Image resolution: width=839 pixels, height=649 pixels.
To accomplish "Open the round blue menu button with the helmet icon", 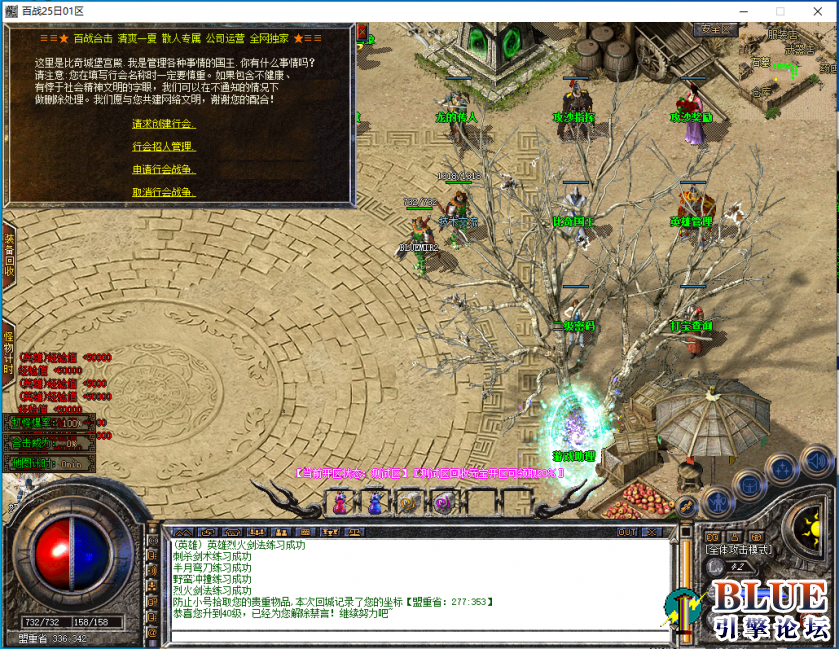I will 748,483.
